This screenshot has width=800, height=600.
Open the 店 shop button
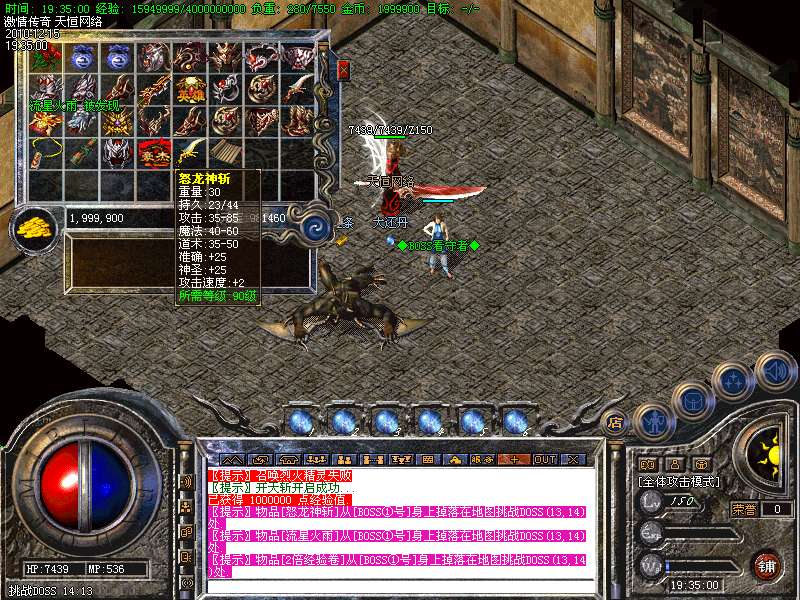pos(616,422)
